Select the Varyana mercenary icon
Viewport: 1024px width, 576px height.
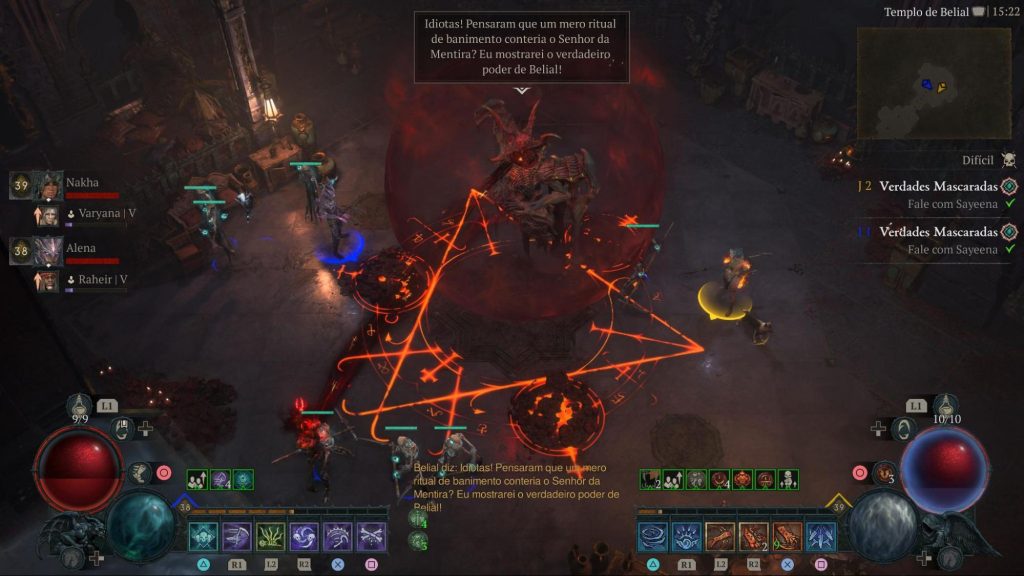(47, 215)
